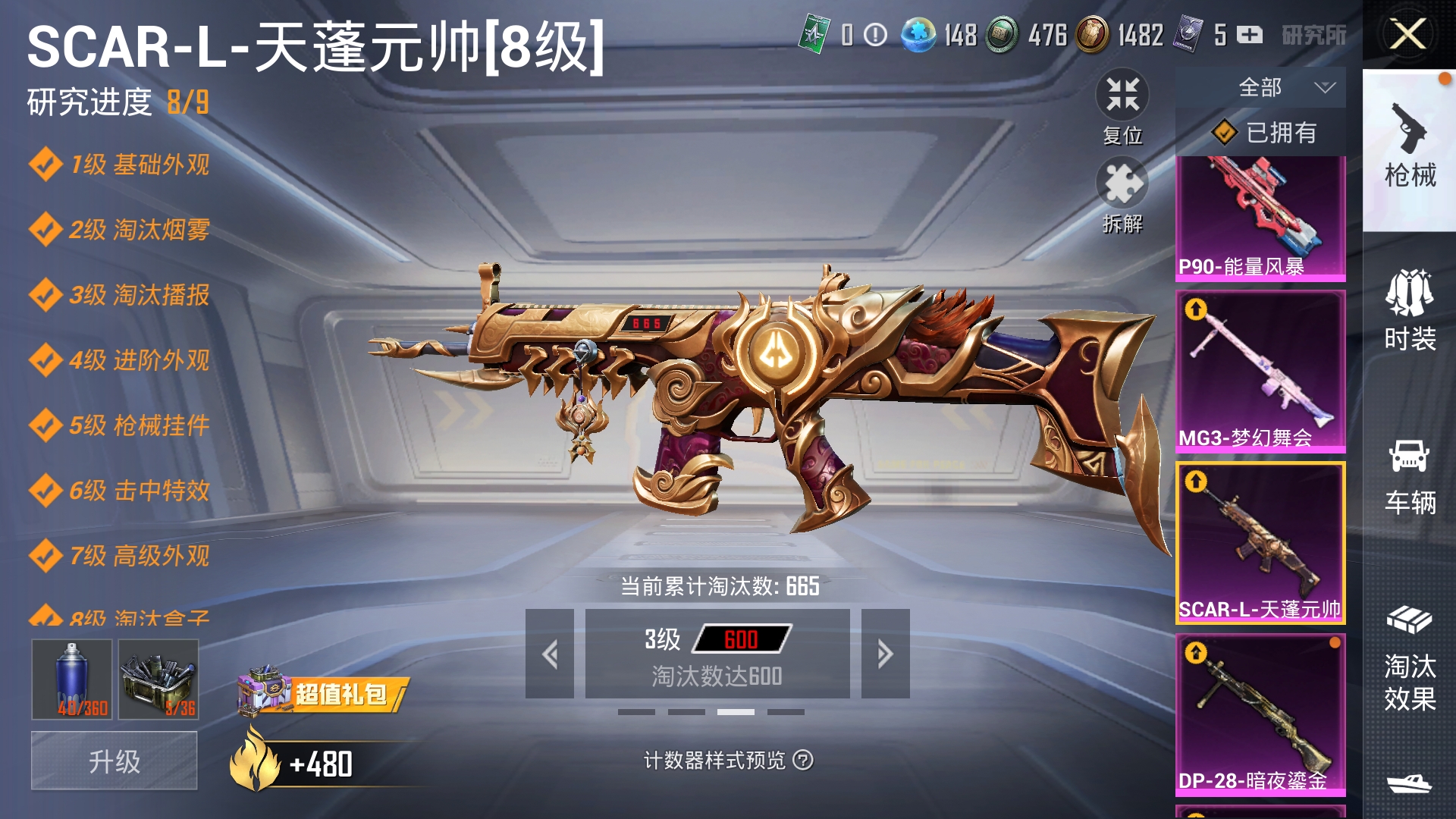Viewport: 1456px width, 819px height.
Task: Click the 升级 upgrade button
Action: click(115, 761)
